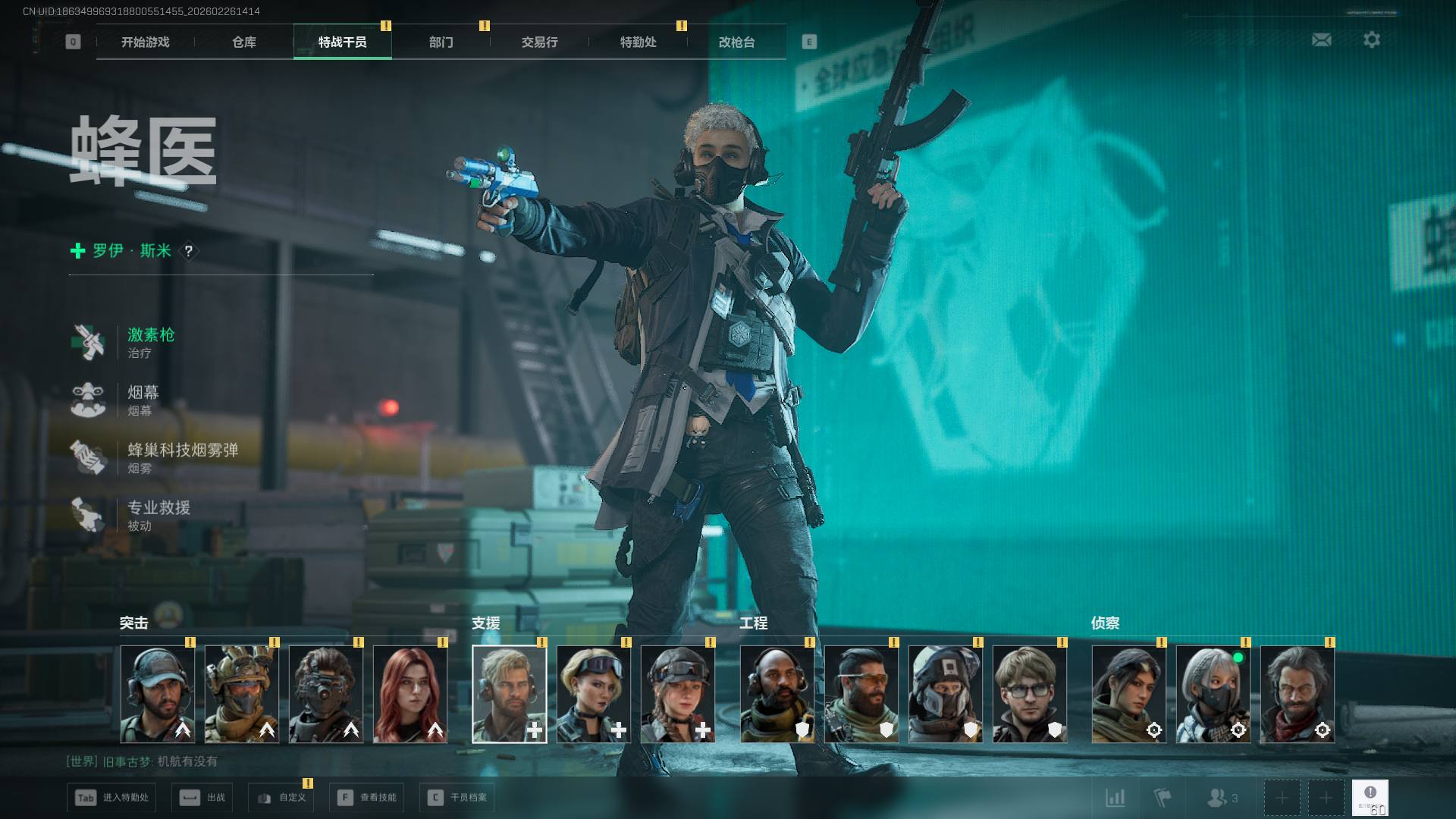The image size is (1456, 819).
Task: Select the 激素枪 healing skill
Action: point(150,342)
